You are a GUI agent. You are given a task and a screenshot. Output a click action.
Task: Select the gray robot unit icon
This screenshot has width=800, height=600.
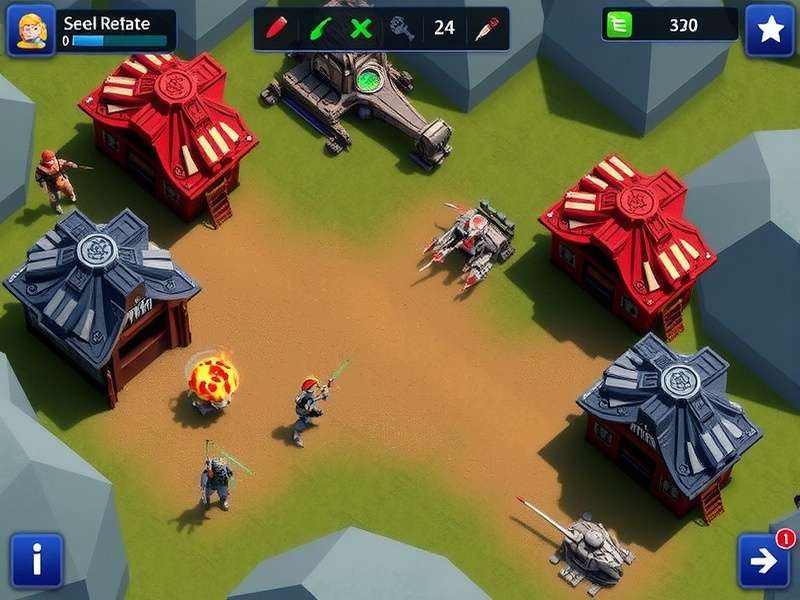pyautogui.click(x=402, y=28)
